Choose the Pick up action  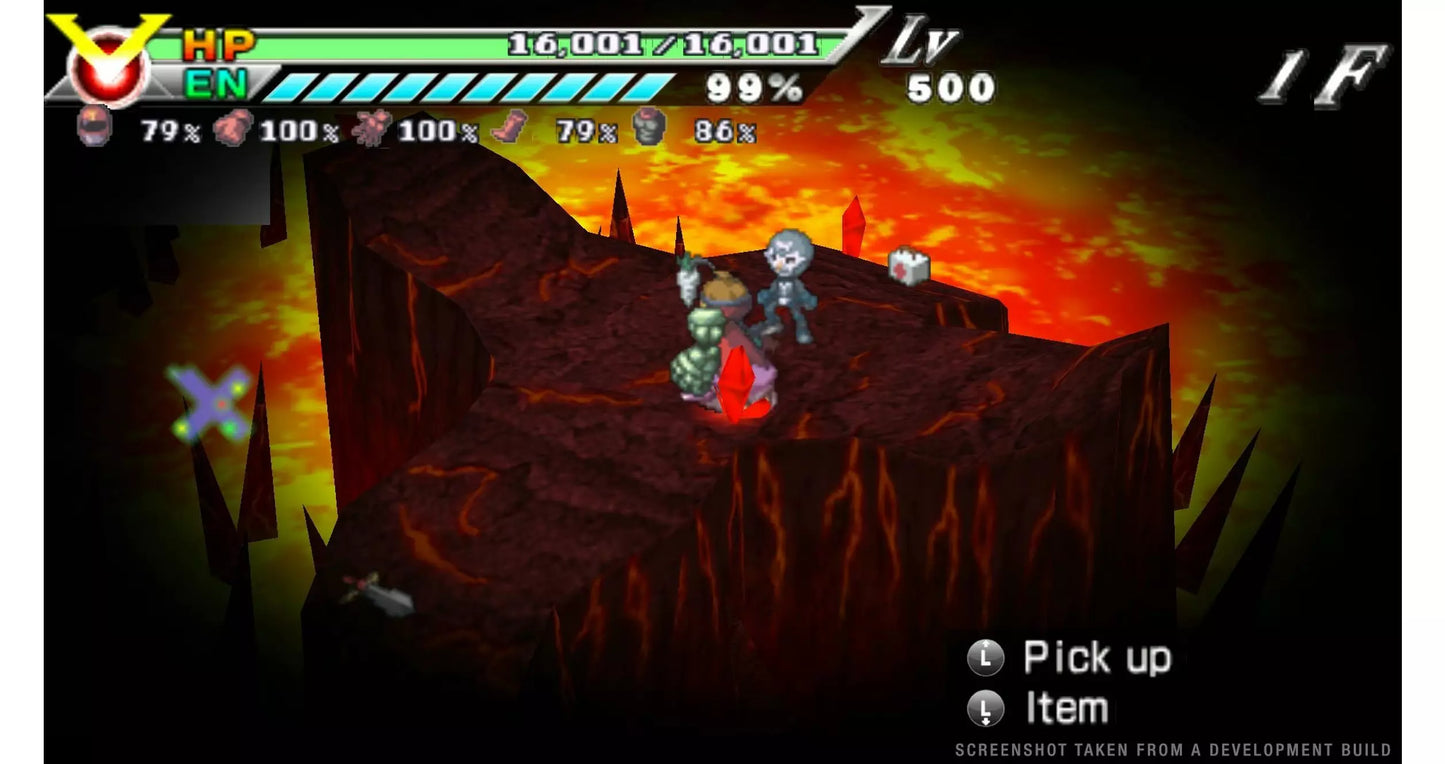(1096, 658)
